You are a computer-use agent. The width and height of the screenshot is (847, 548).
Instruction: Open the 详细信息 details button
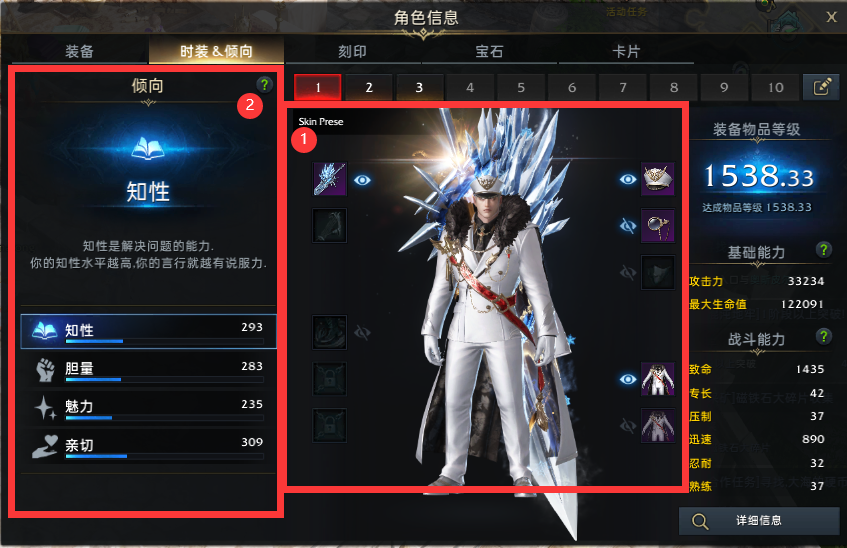coord(759,520)
